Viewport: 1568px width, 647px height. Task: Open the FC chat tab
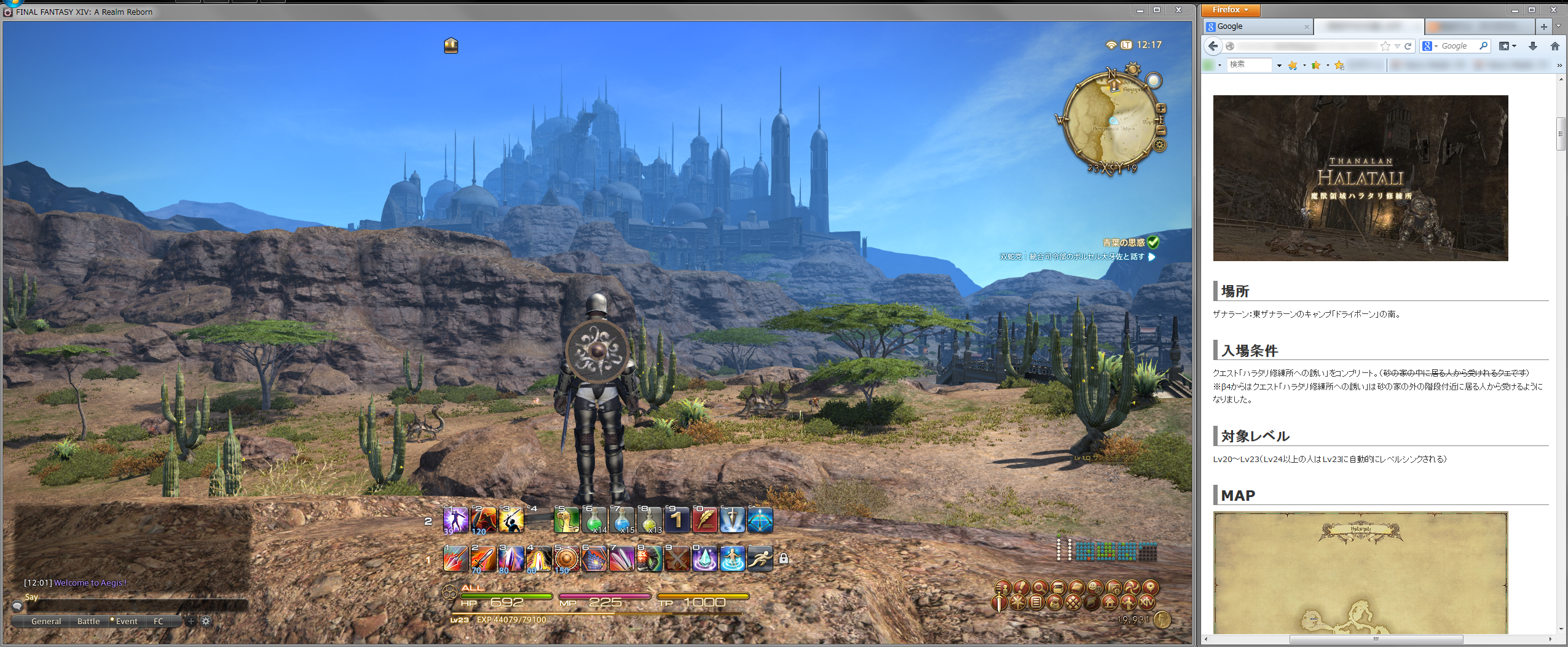[x=158, y=621]
